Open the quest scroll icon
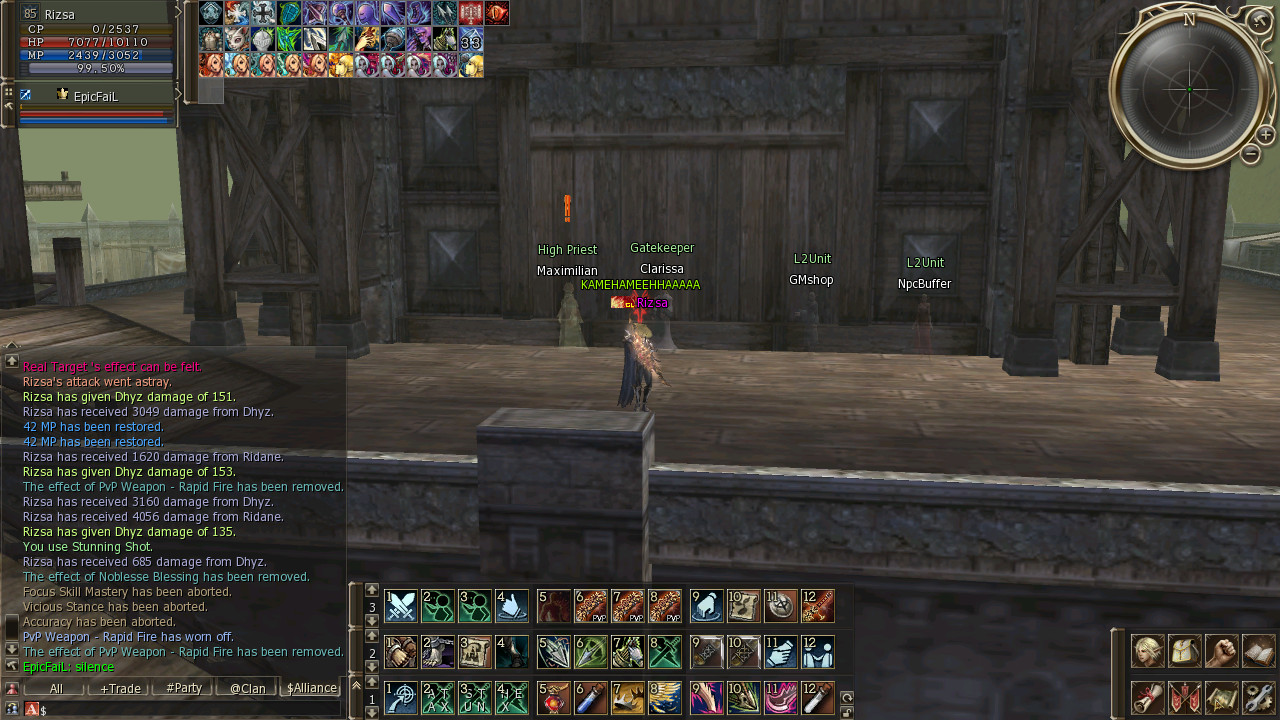This screenshot has height=720, width=1280. pyautogui.click(x=1147, y=697)
